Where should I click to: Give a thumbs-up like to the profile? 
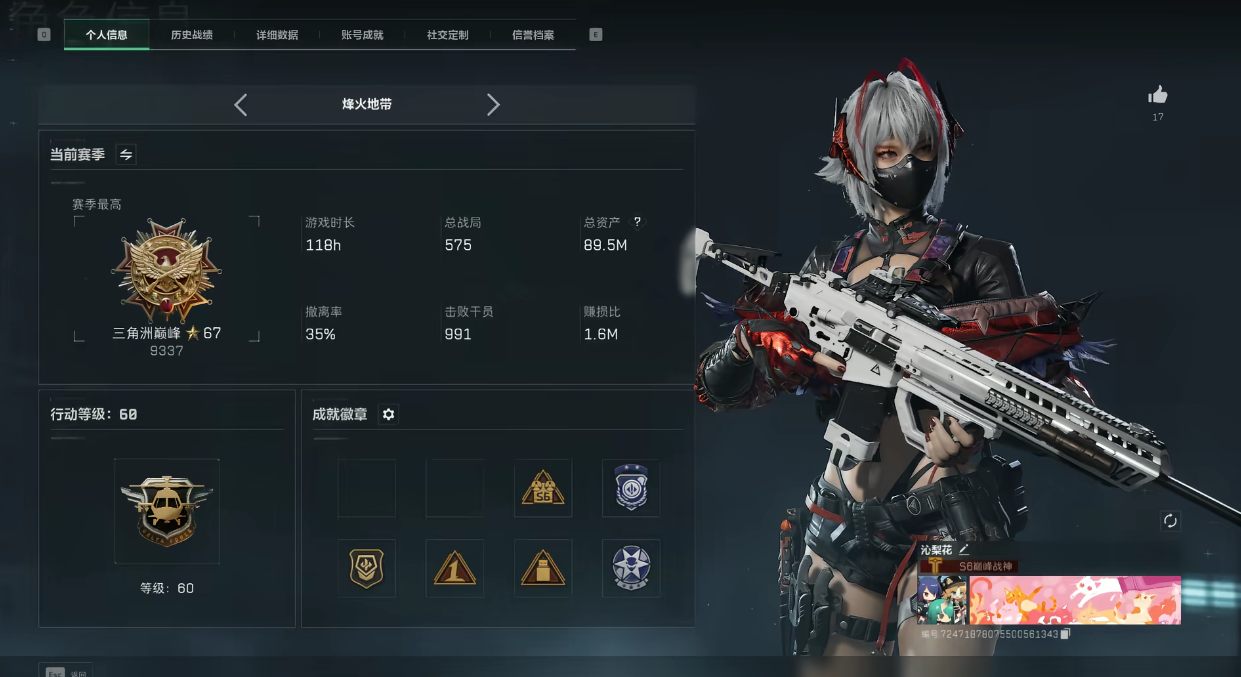click(1158, 96)
